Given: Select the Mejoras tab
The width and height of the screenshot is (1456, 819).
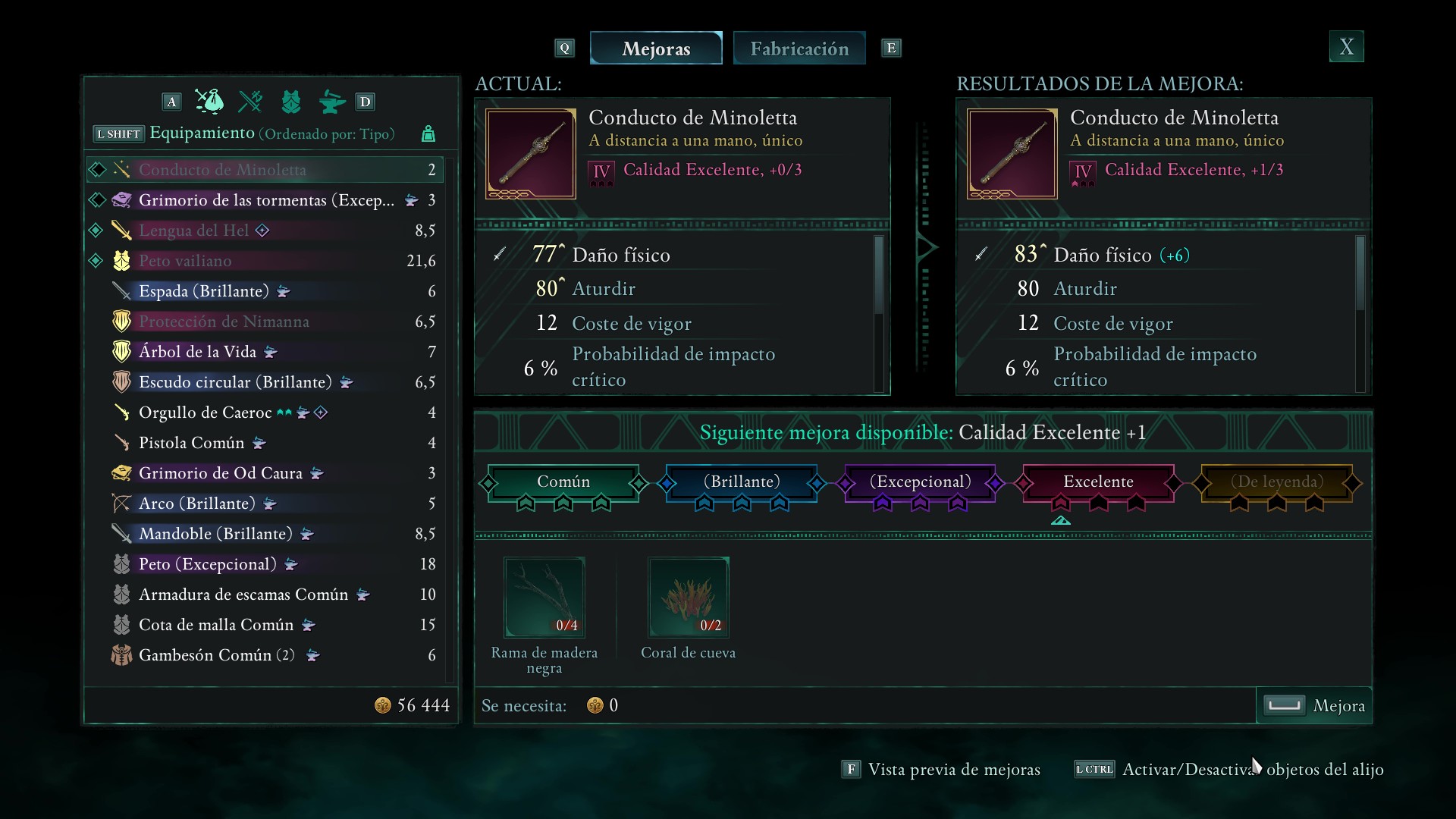Looking at the screenshot, I should (x=656, y=49).
